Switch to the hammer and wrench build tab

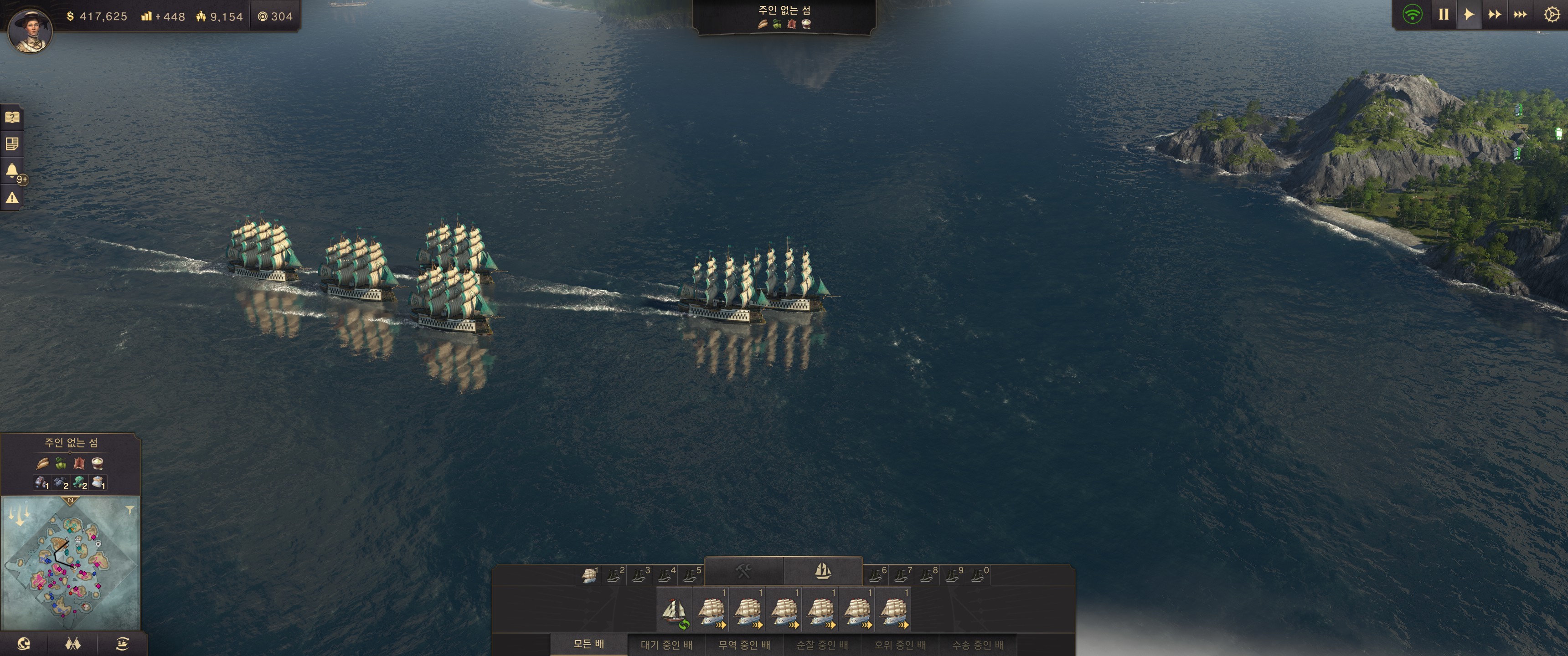pos(743,571)
